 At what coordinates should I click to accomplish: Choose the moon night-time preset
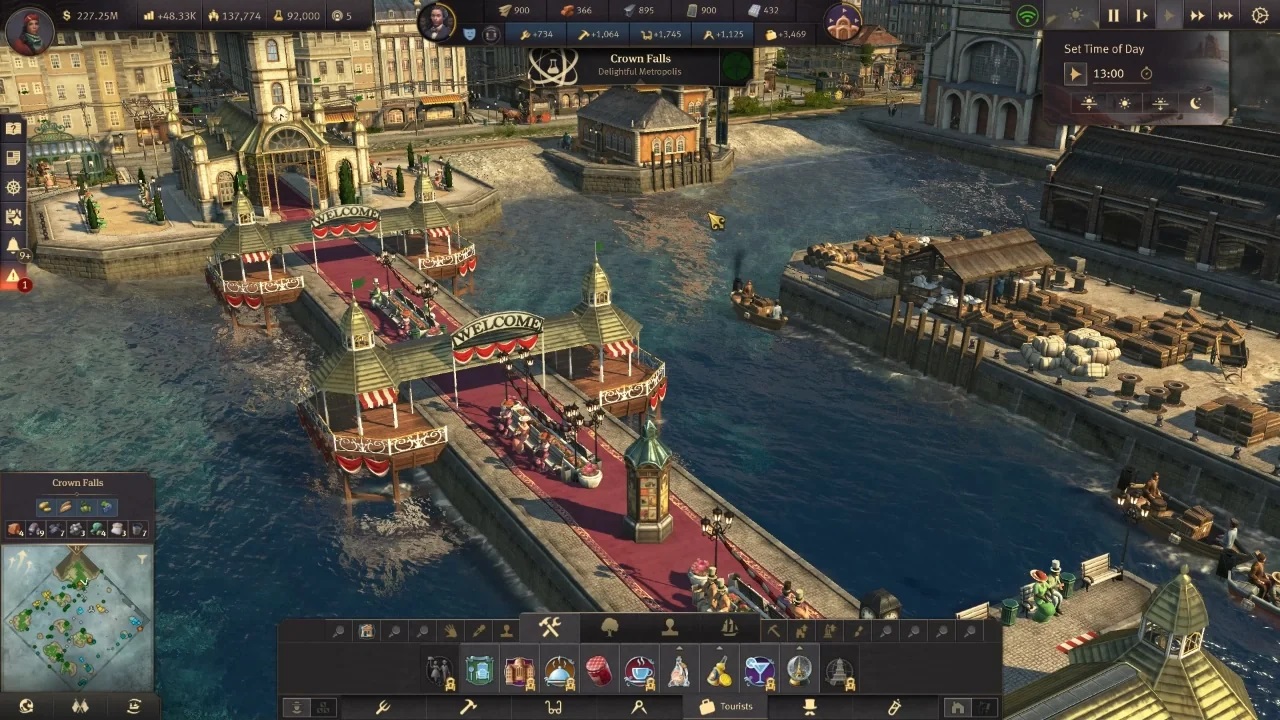[1195, 103]
